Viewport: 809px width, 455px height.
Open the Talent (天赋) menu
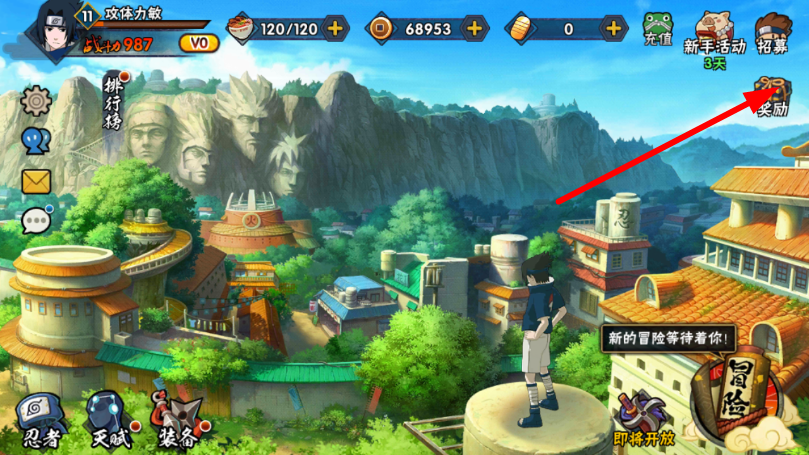pyautogui.click(x=105, y=418)
